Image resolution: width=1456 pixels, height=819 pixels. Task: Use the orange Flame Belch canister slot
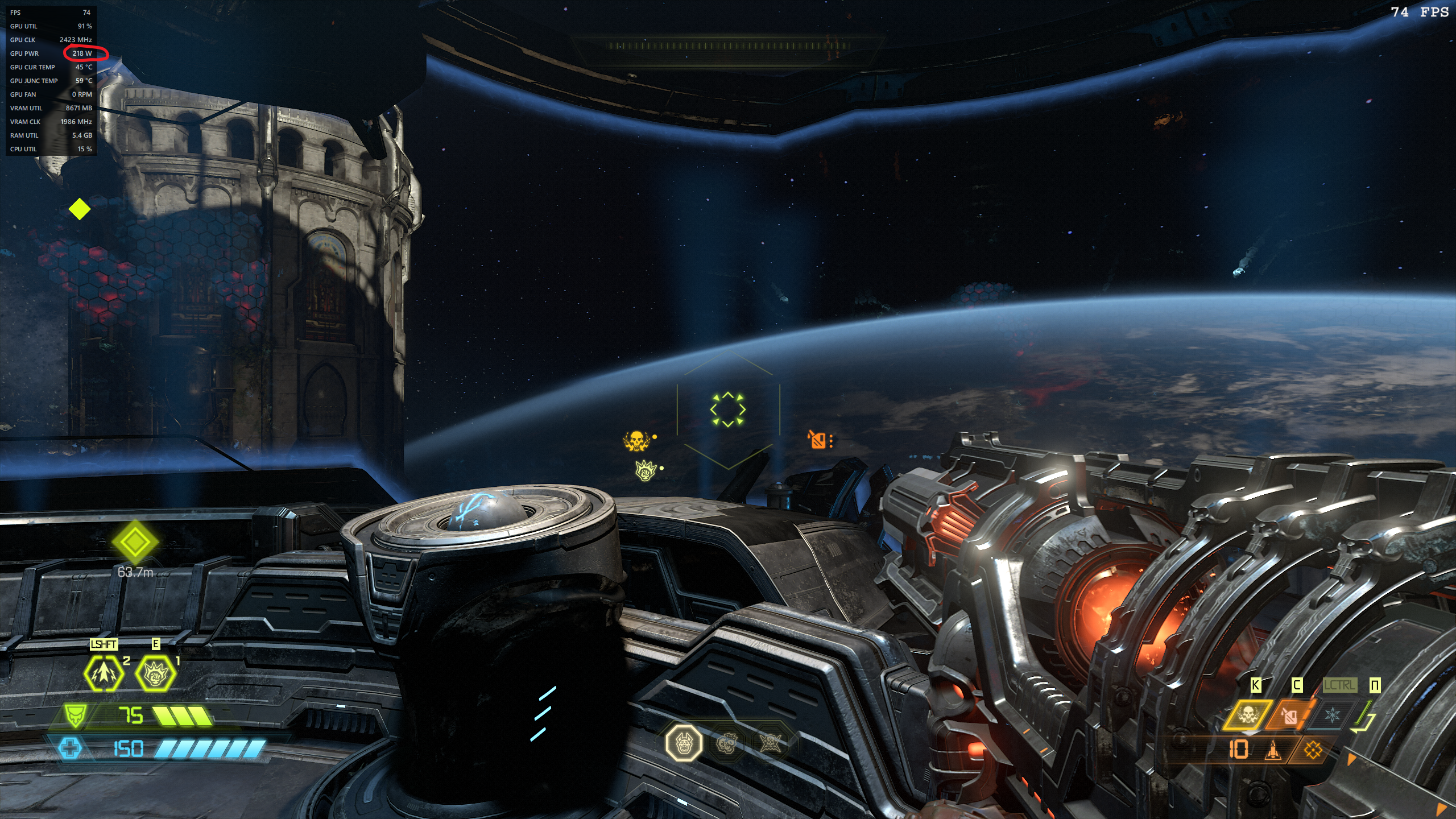(x=1290, y=715)
